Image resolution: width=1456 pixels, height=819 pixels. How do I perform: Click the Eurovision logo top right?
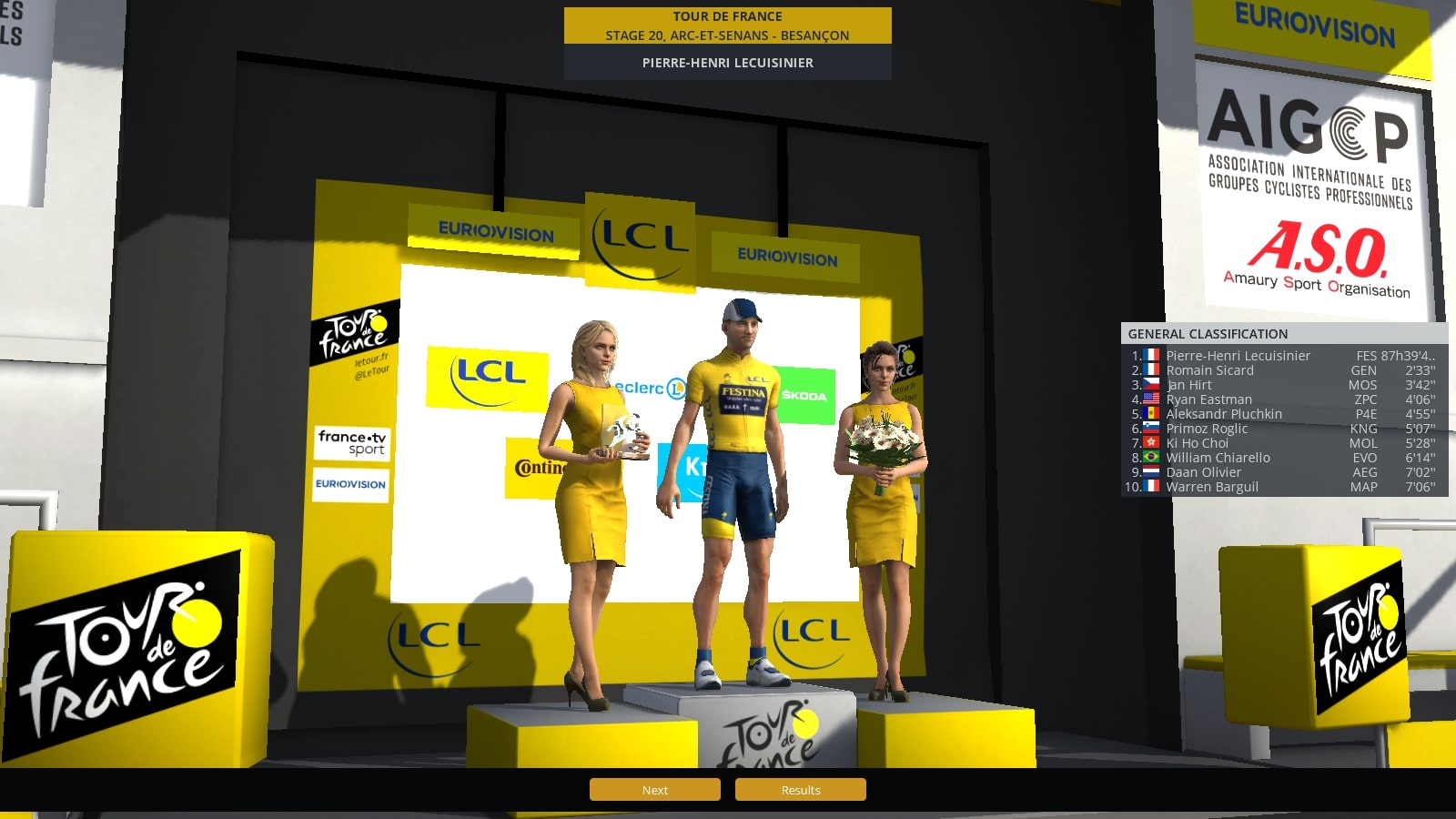[1314, 23]
